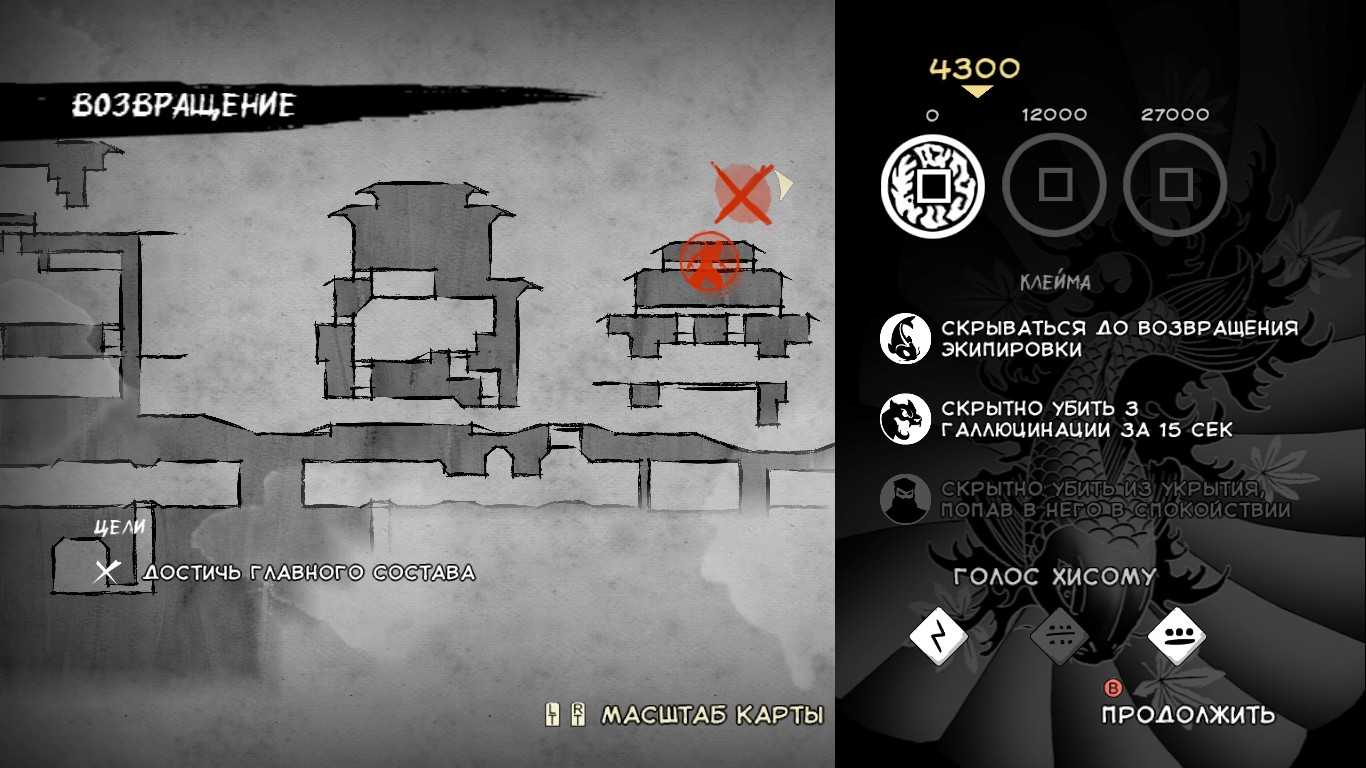Screen dimensions: 1366x768
Task: Select the zigzag Голос Хисому scroll icon
Action: 937,636
